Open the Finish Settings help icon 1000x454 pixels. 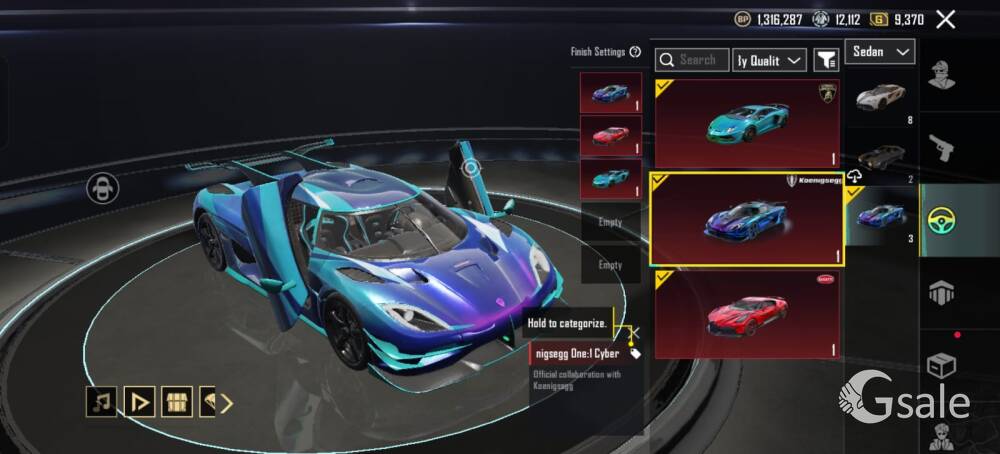pos(635,52)
